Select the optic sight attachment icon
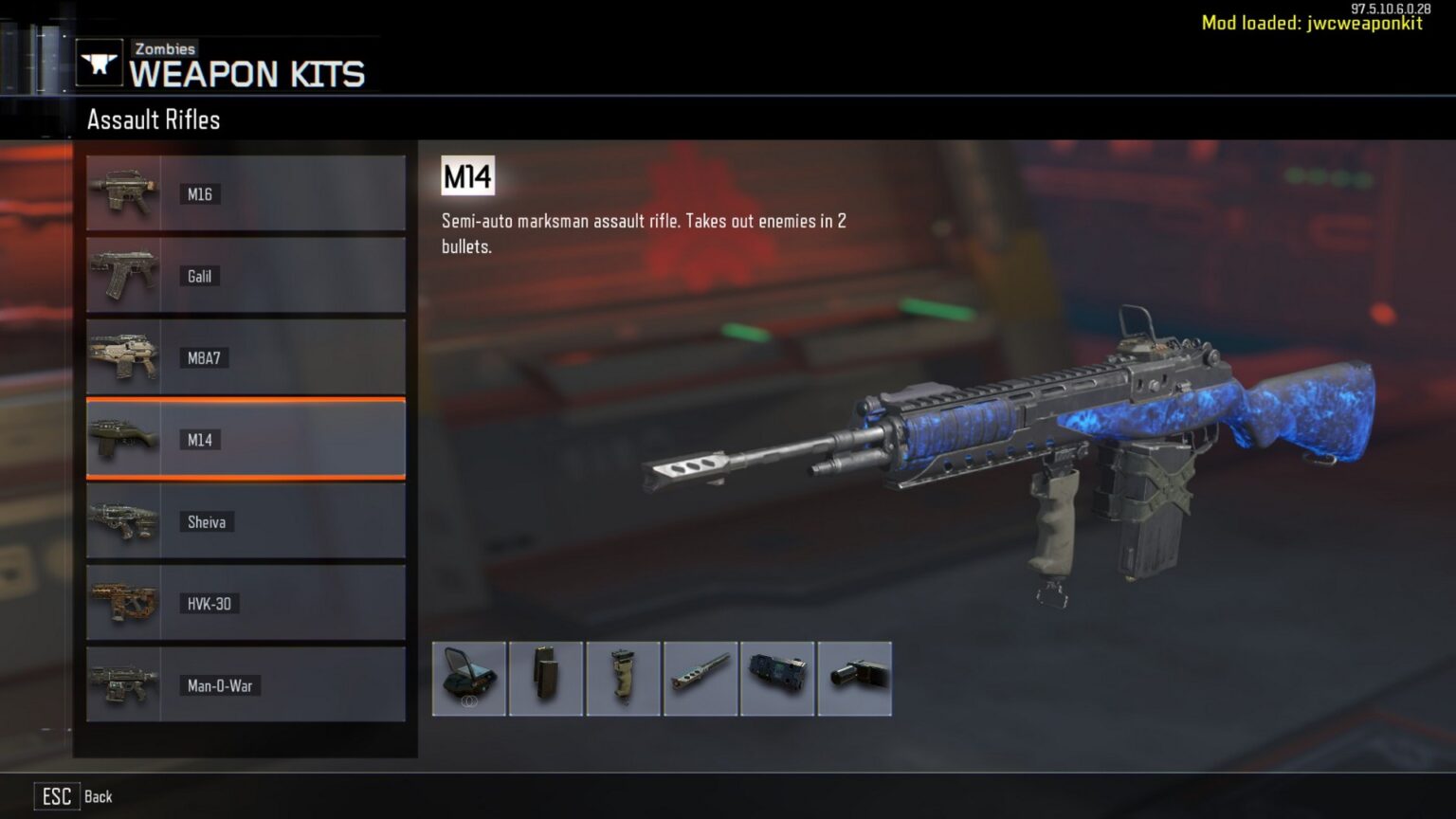 469,678
